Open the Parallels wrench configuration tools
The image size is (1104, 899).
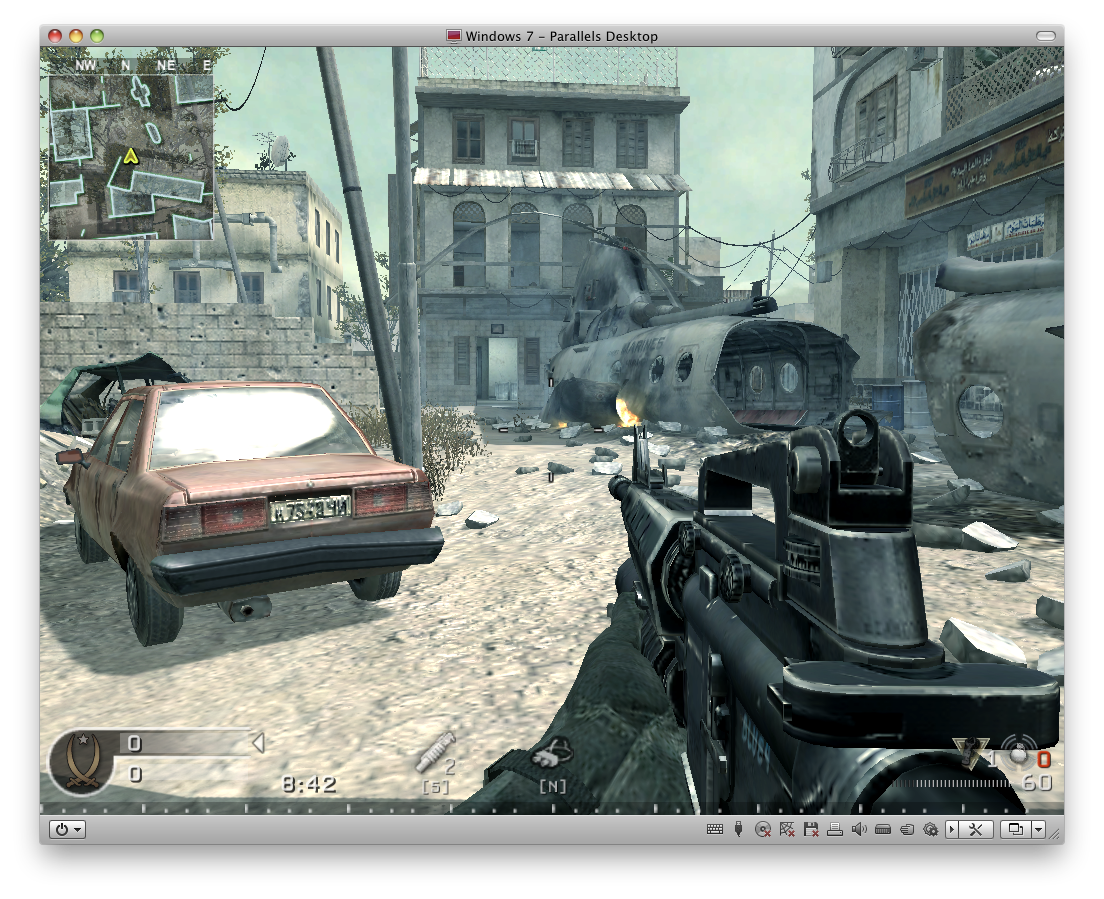(977, 829)
